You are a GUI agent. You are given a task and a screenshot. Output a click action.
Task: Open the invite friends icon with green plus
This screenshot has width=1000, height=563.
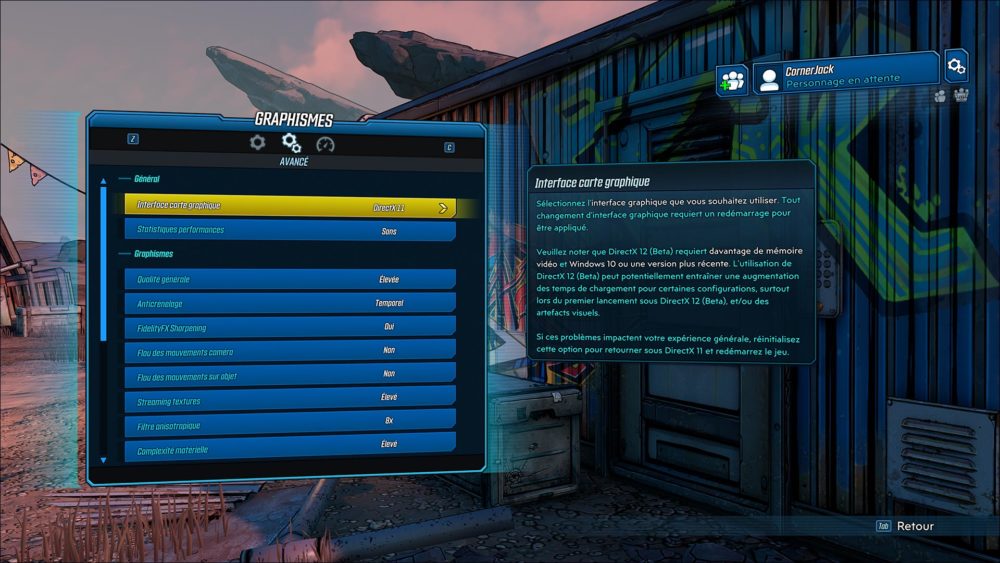pyautogui.click(x=733, y=81)
